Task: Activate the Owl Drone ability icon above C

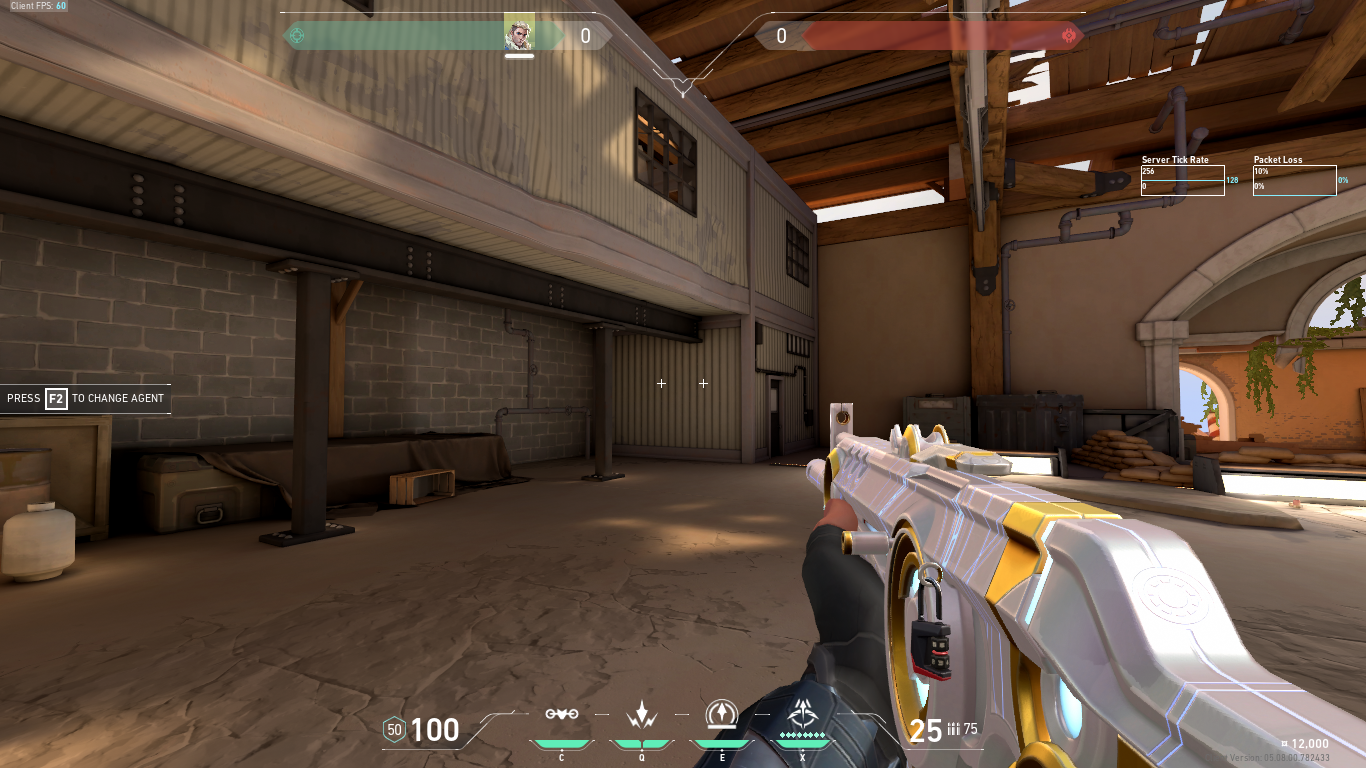Action: 563,715
